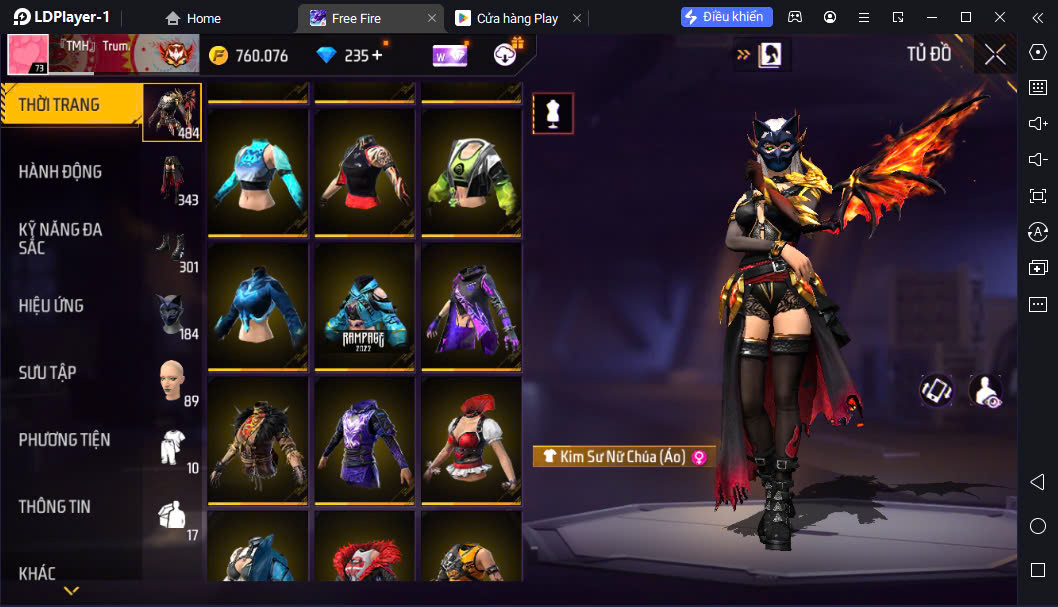The image size is (1058, 607).
Task: Open the player profile avatar
Action: [x=28, y=55]
